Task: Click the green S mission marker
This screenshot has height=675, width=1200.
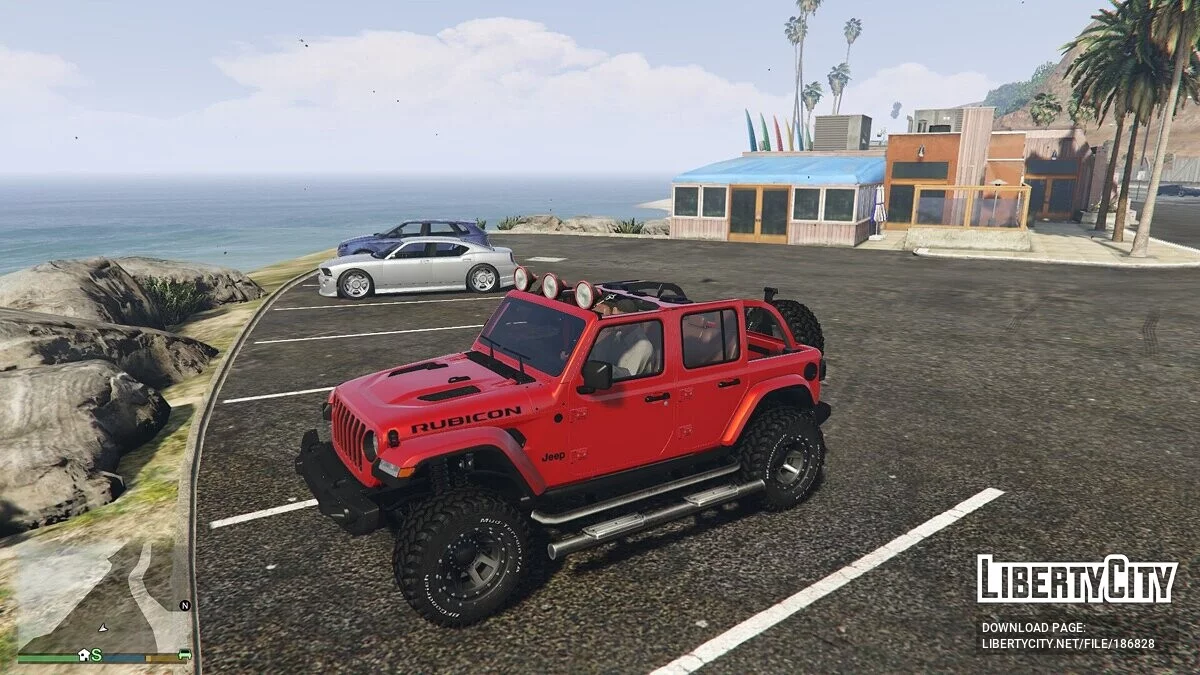Action: coord(97,655)
